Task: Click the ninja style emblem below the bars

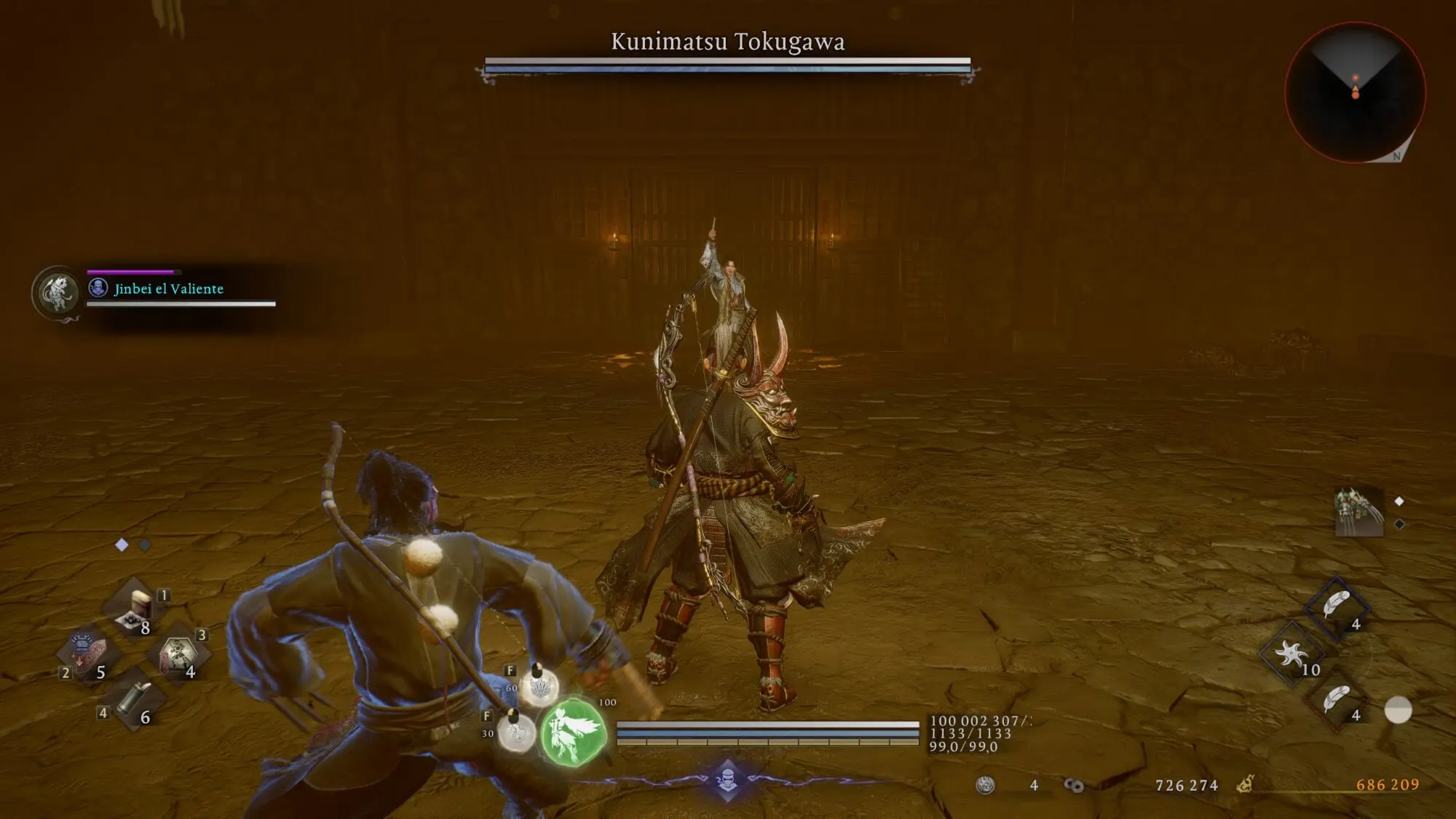Action: pyautogui.click(x=727, y=780)
